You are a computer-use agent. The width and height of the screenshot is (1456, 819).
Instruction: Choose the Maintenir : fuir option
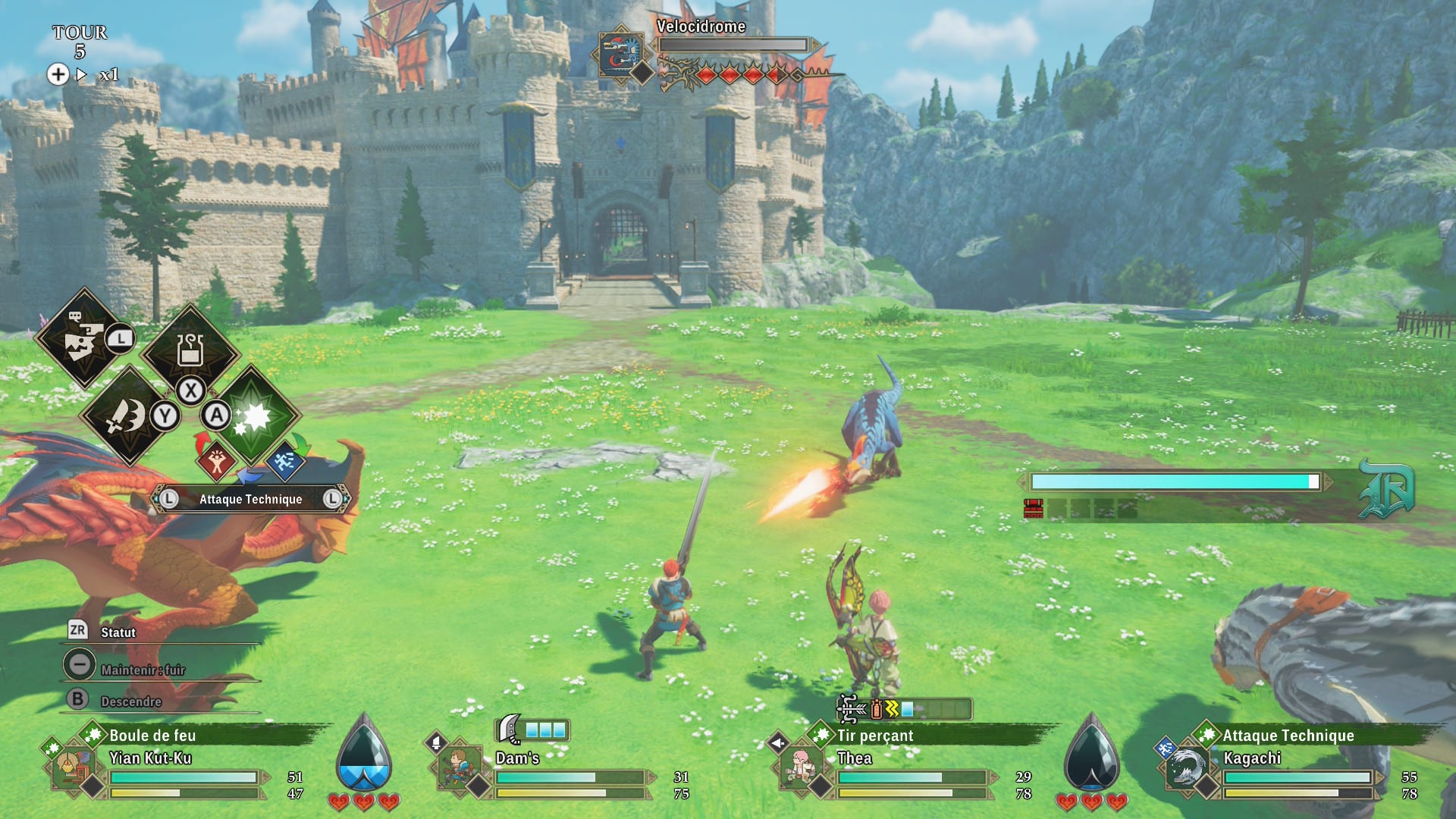coord(142,669)
